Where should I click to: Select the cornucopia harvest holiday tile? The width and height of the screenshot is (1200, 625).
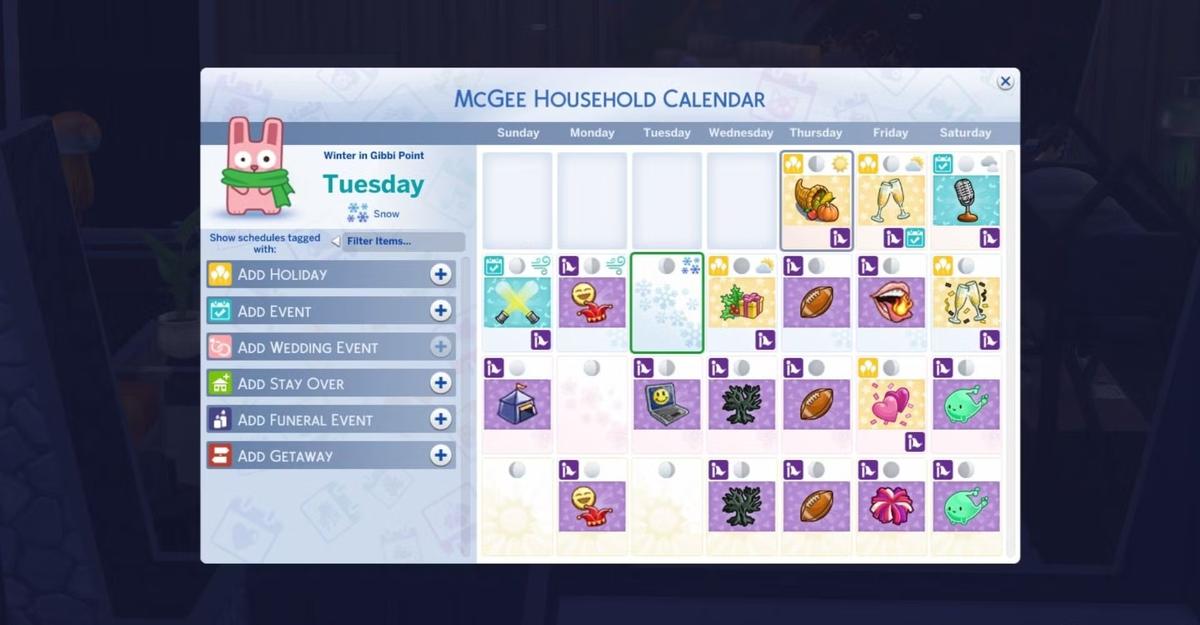(x=816, y=200)
